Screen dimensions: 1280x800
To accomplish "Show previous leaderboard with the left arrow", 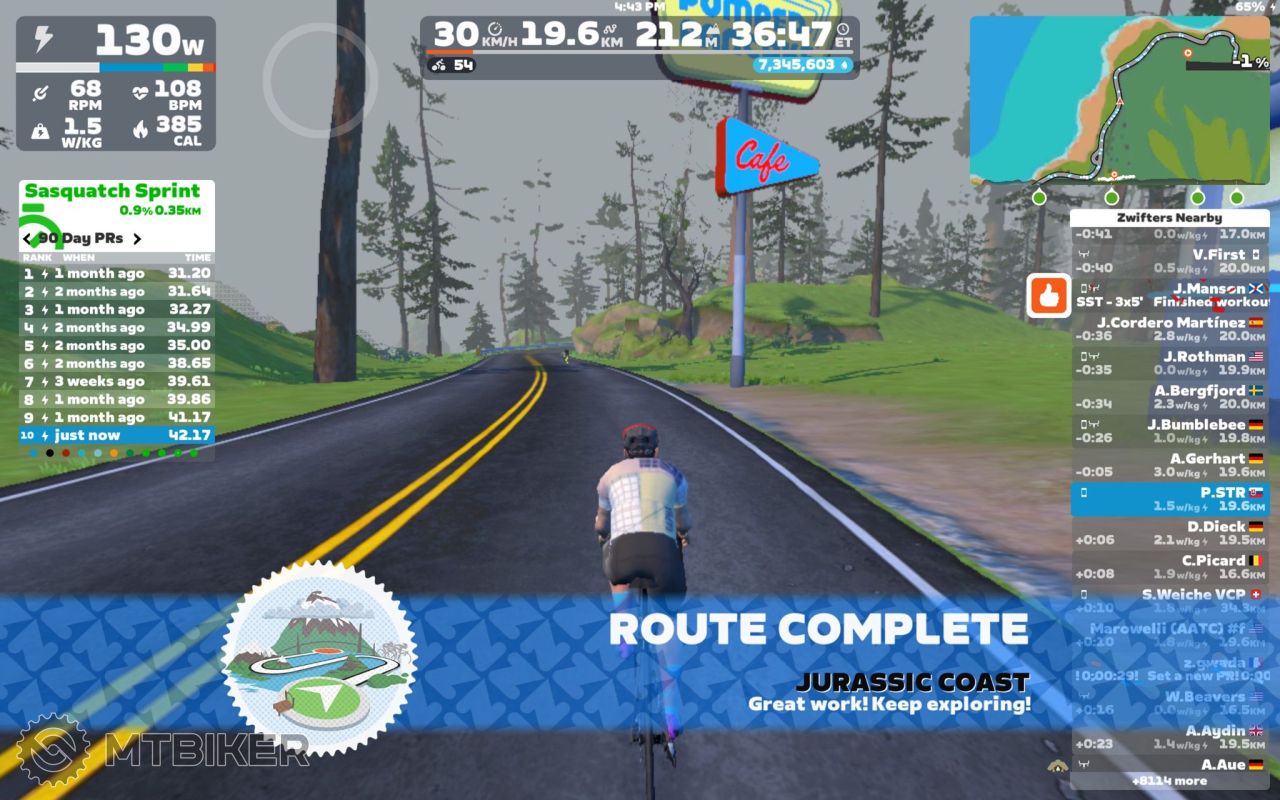I will point(28,239).
